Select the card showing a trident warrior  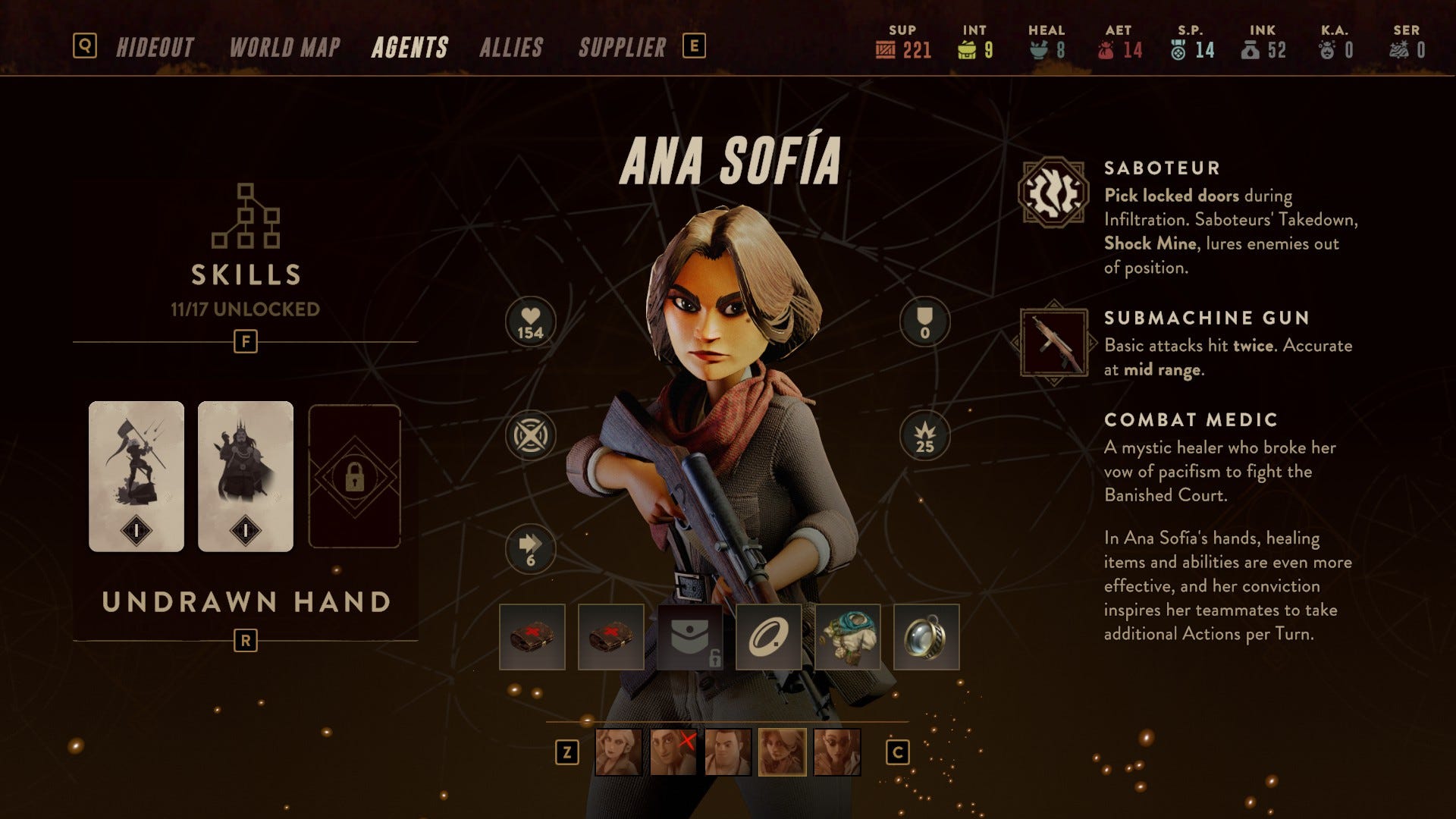[136, 475]
